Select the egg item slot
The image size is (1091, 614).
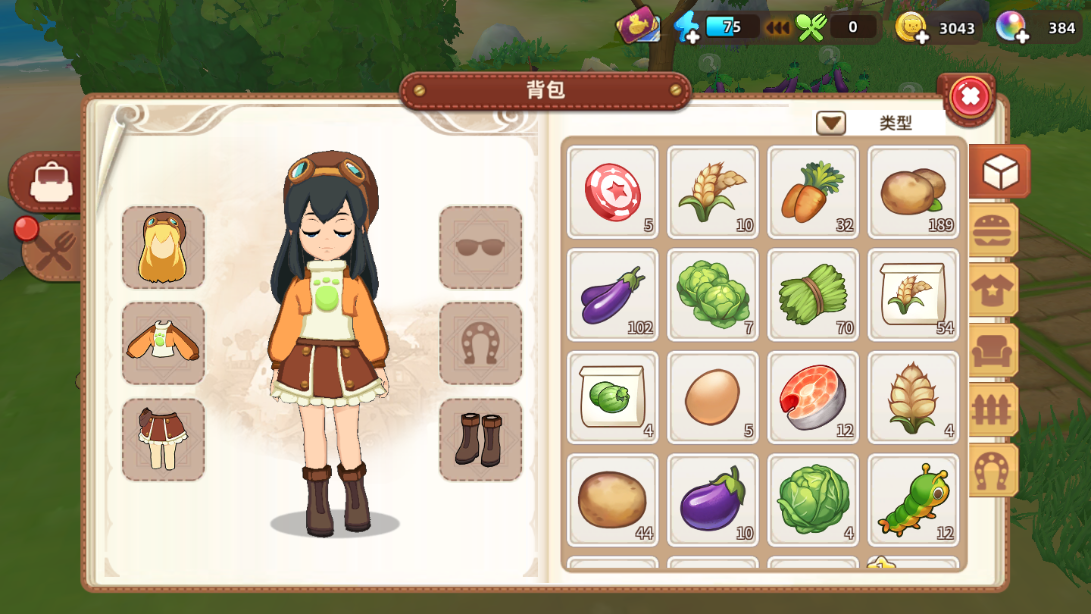713,397
